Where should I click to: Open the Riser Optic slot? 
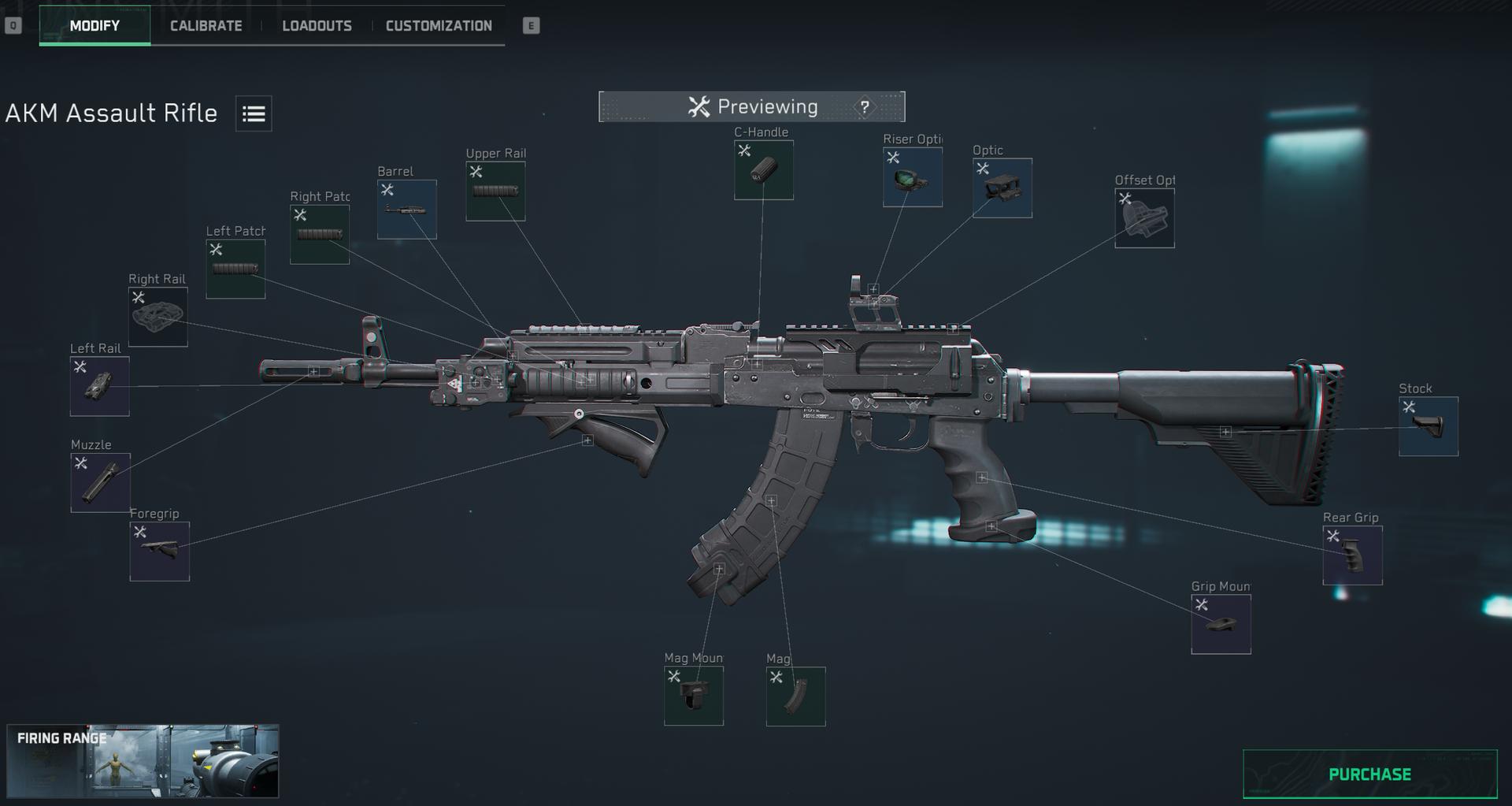(x=913, y=177)
